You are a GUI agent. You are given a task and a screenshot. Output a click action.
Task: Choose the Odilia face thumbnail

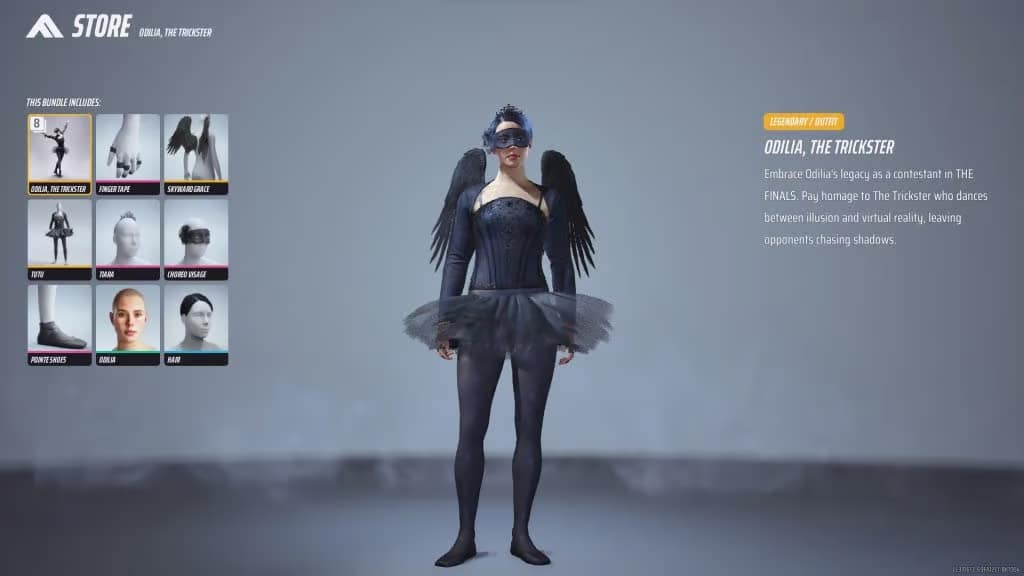128,324
